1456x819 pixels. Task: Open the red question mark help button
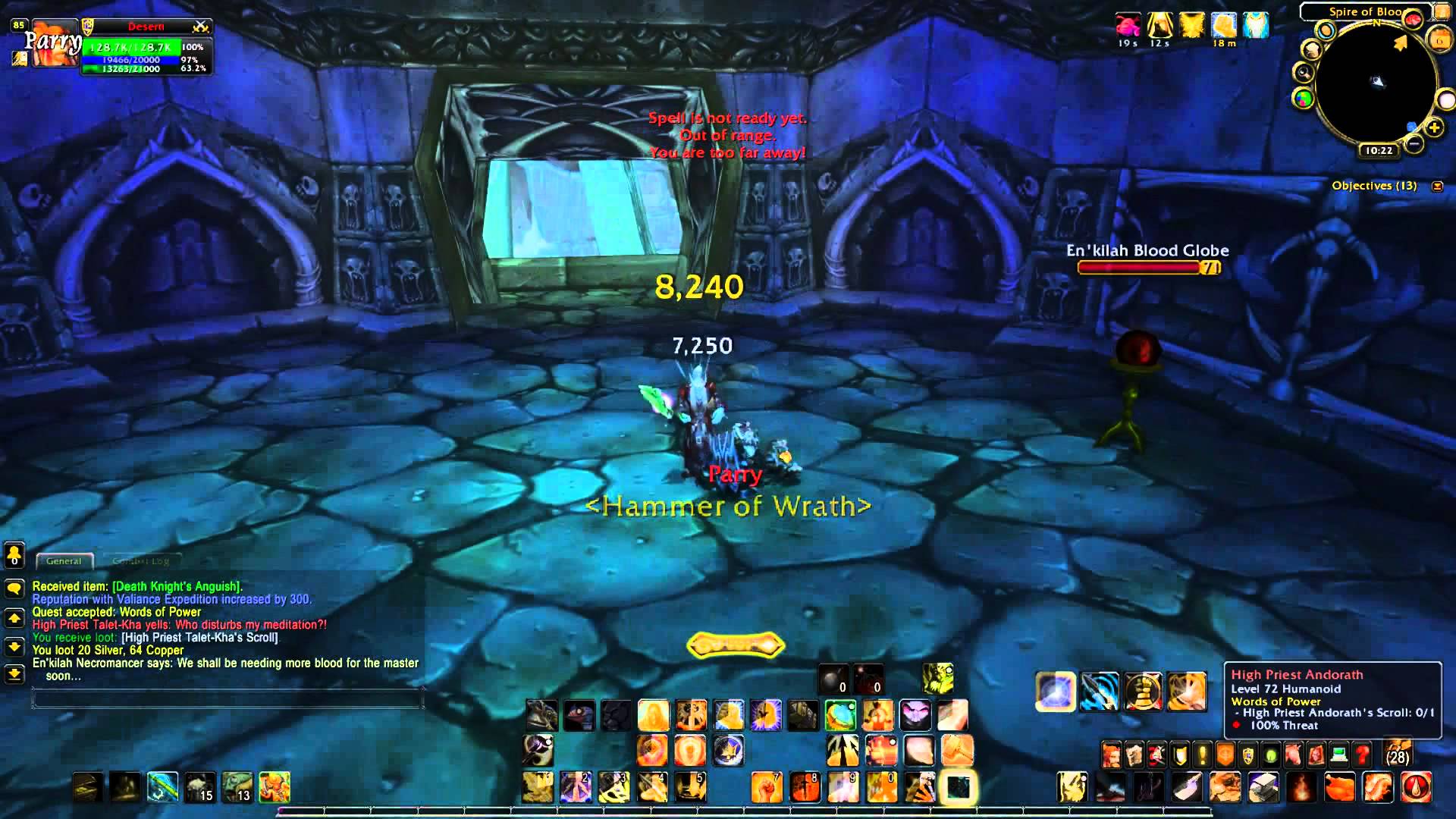point(1362,755)
